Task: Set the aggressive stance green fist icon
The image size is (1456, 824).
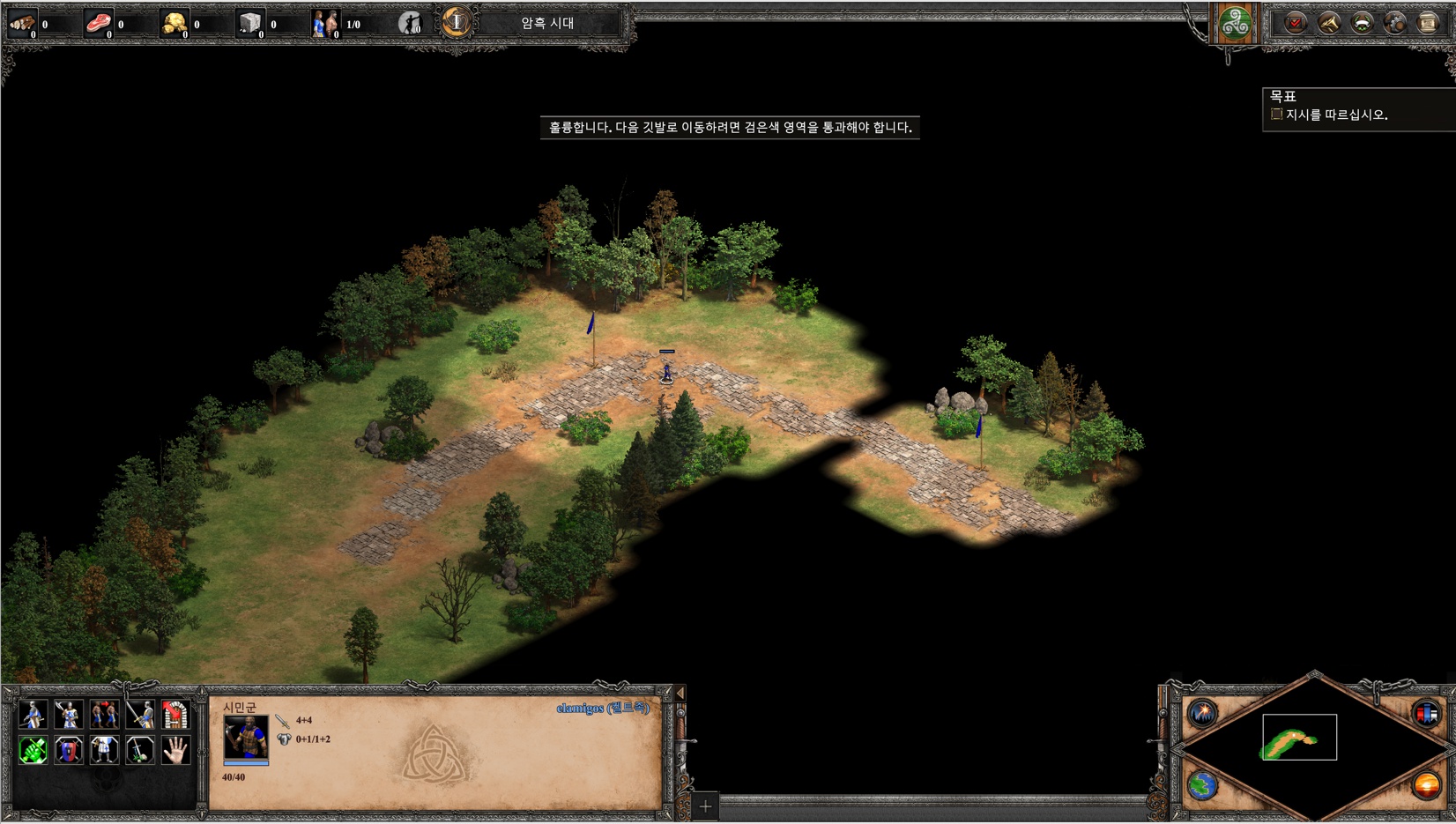Action: click(33, 750)
